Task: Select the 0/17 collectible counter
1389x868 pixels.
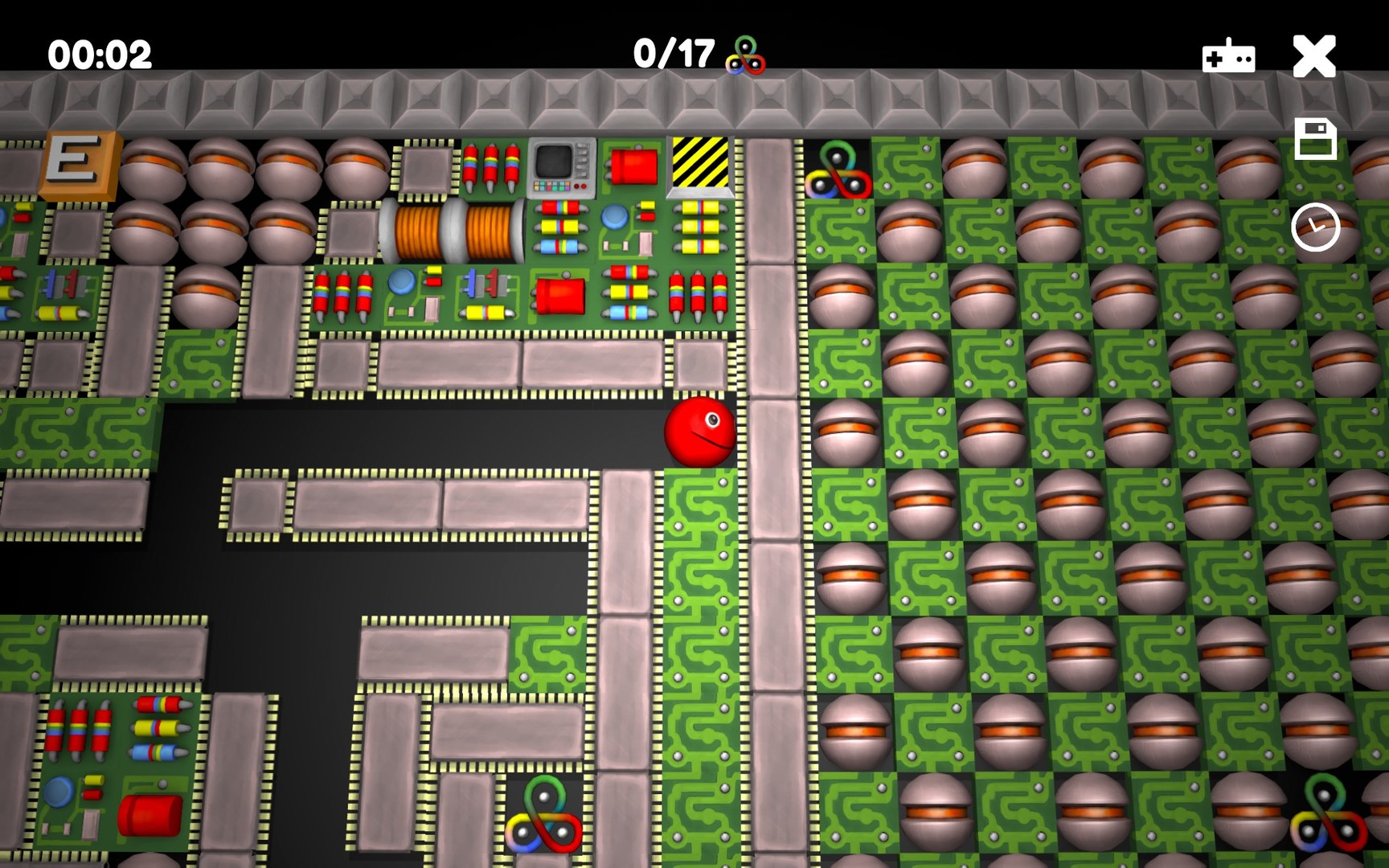Action: tap(674, 54)
